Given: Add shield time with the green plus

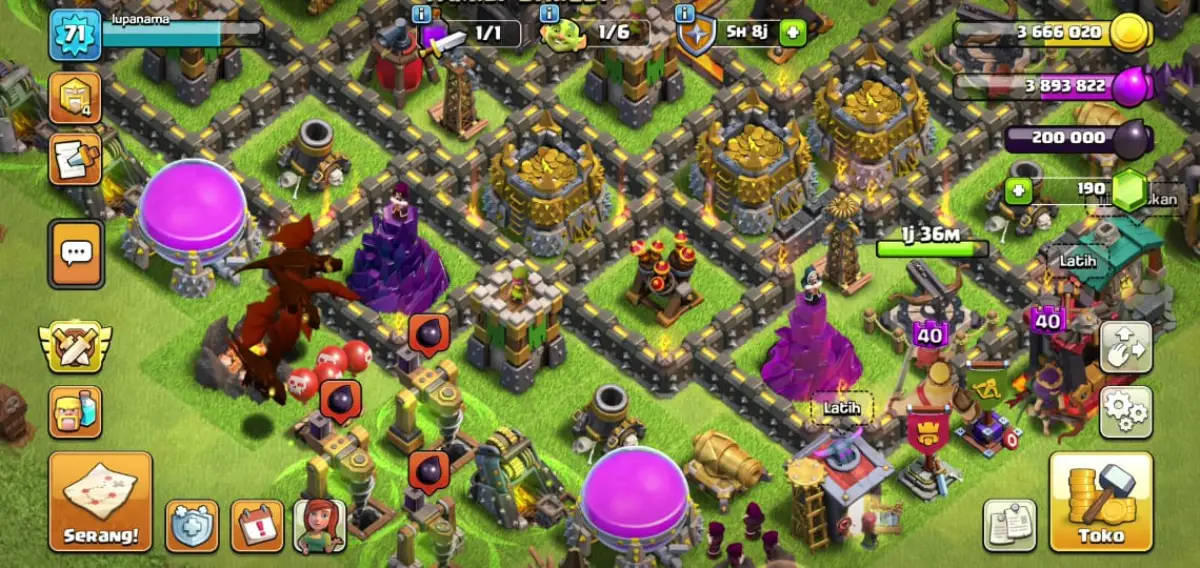Looking at the screenshot, I should [x=792, y=32].
